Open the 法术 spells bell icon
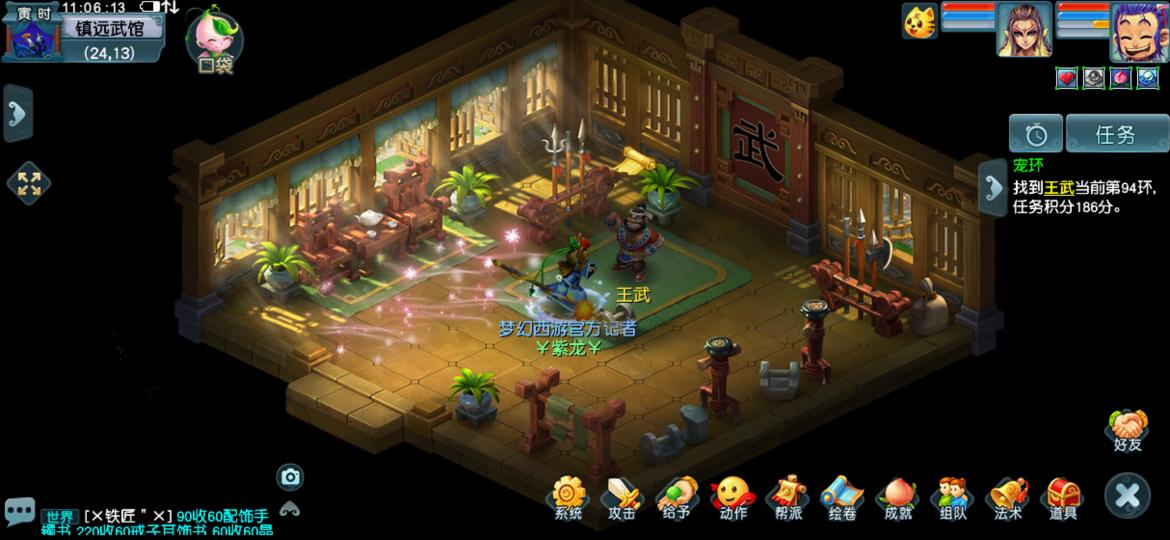Screen dimensions: 1170x540 (x=1007, y=497)
